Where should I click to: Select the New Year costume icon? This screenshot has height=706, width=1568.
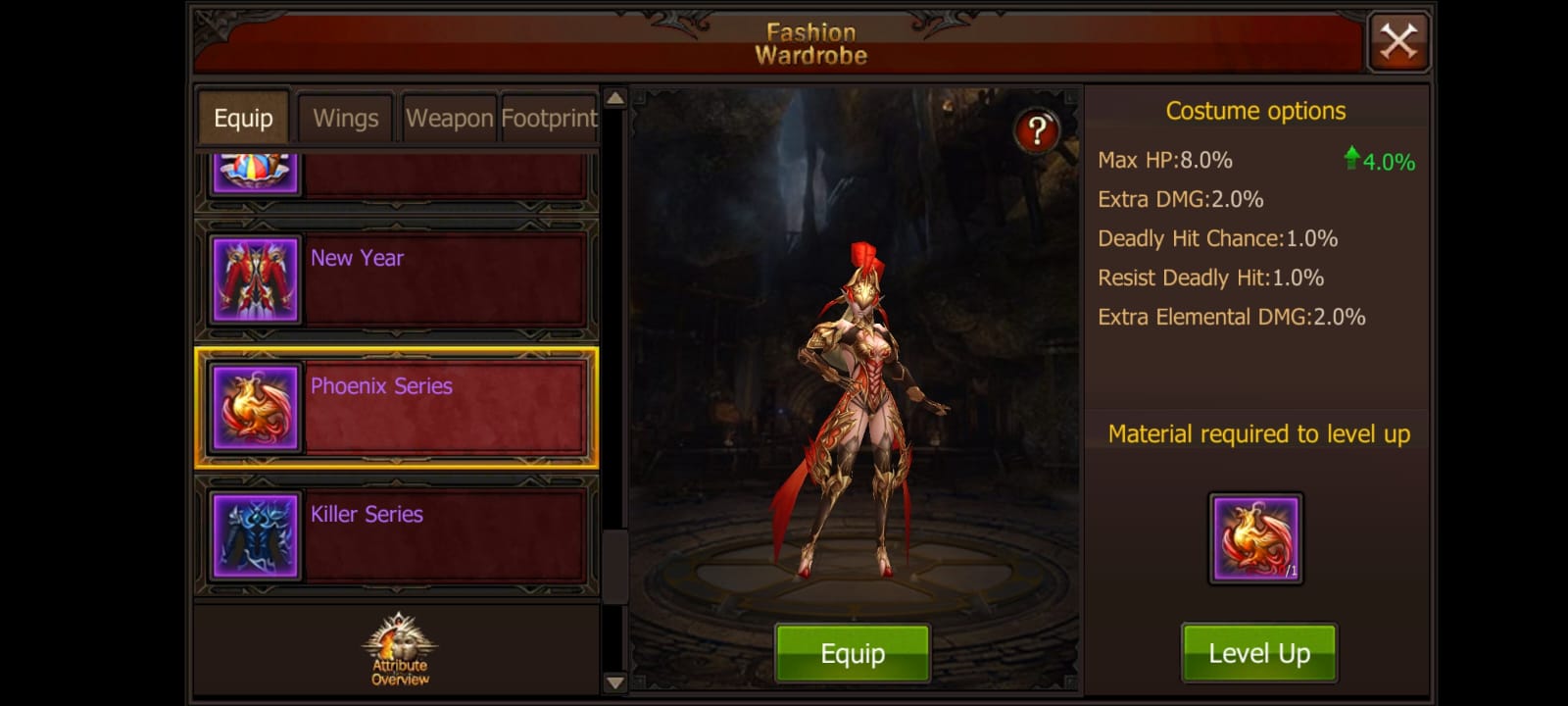[x=254, y=279]
